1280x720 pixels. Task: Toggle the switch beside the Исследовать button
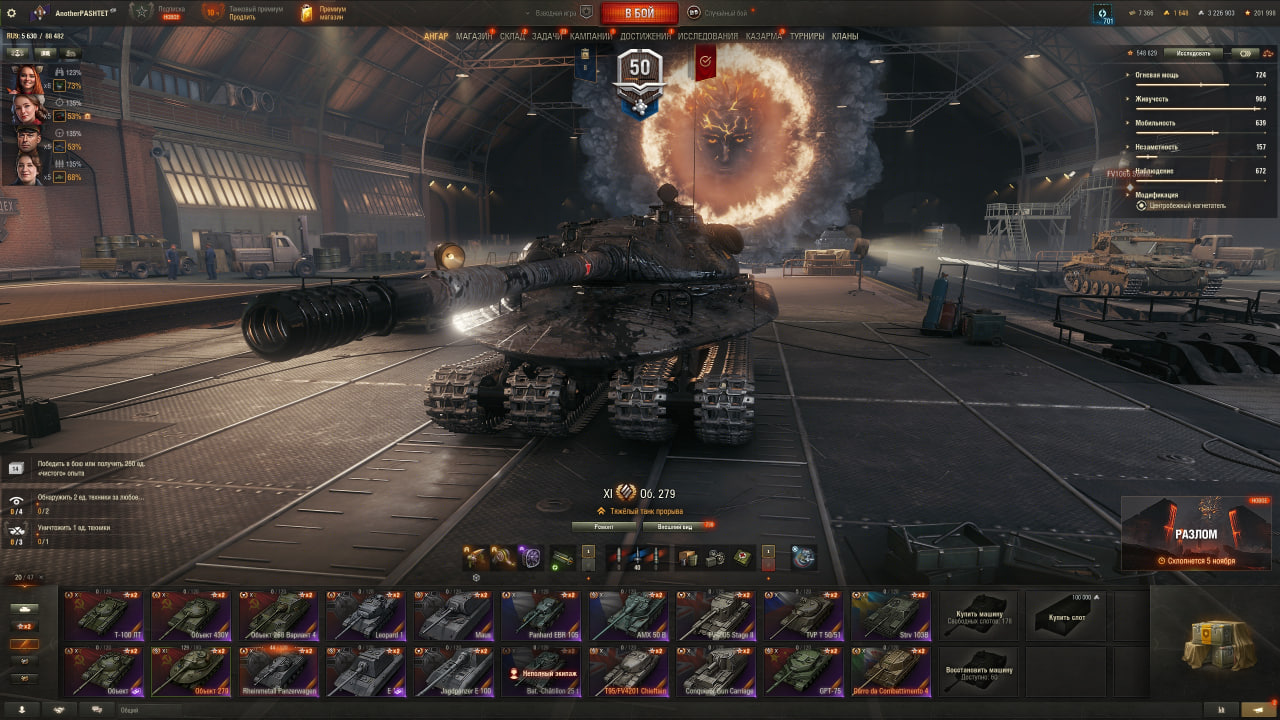pyautogui.click(x=1244, y=52)
